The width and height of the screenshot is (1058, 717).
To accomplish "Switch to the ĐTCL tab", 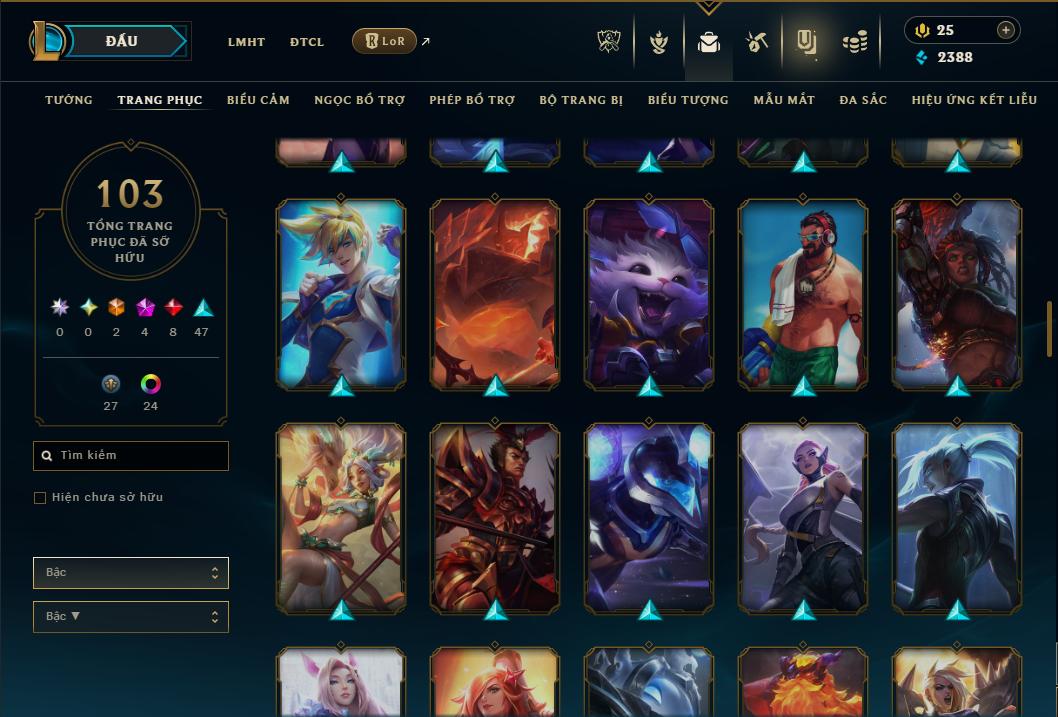I will (x=307, y=42).
